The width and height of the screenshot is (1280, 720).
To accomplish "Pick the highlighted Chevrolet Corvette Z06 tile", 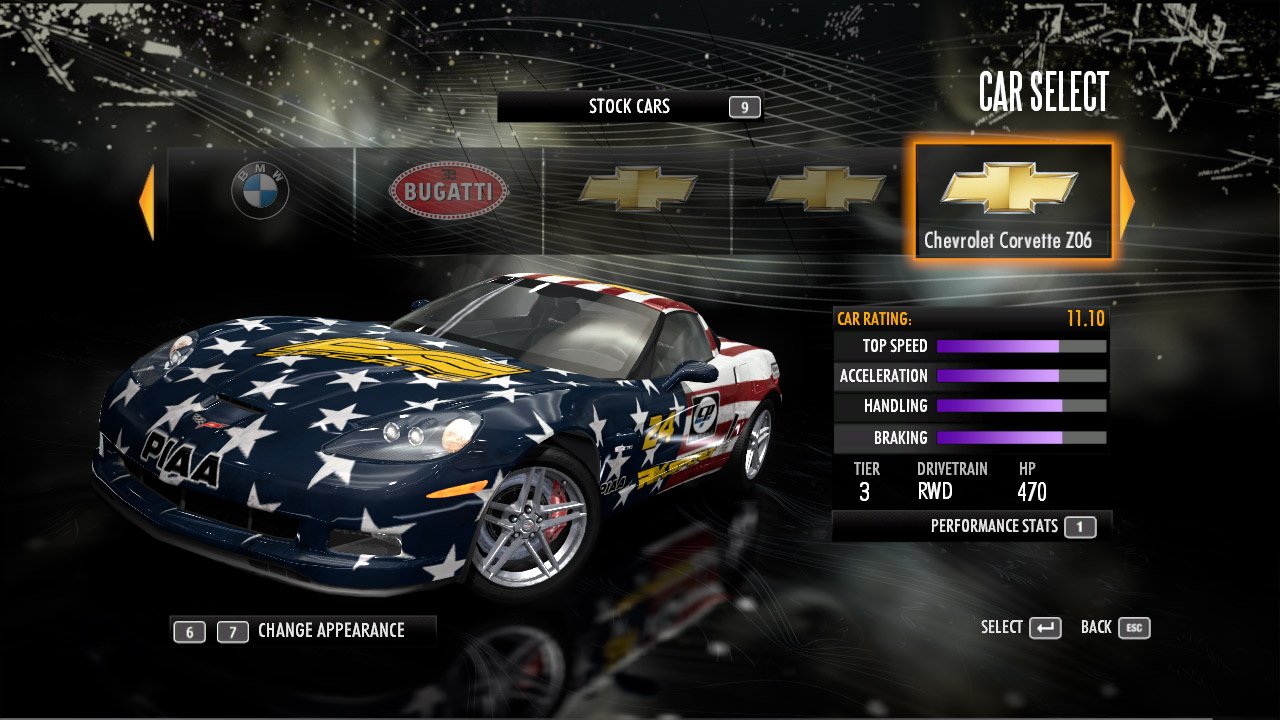I will [1012, 202].
